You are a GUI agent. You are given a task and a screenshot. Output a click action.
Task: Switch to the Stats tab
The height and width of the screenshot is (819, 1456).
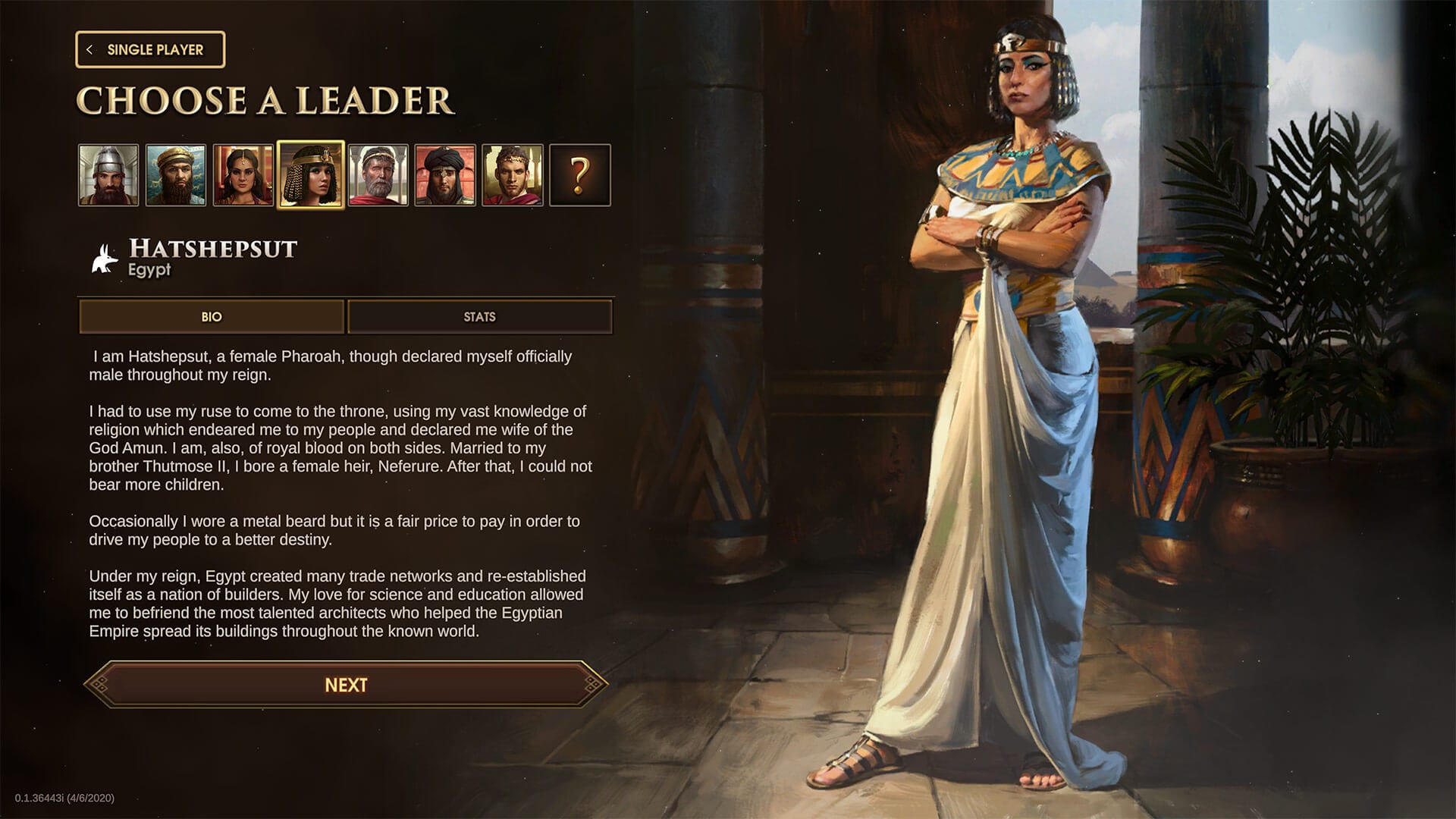[x=479, y=317]
